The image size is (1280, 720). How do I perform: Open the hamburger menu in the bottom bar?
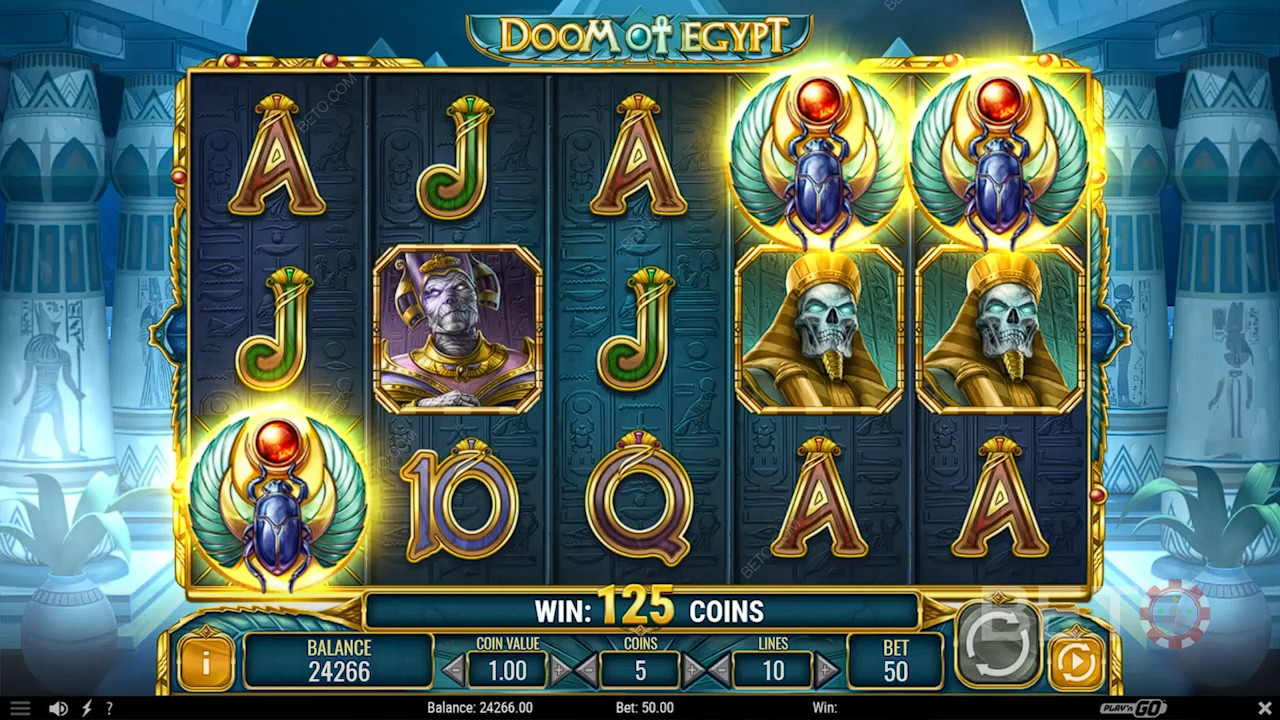[x=20, y=708]
